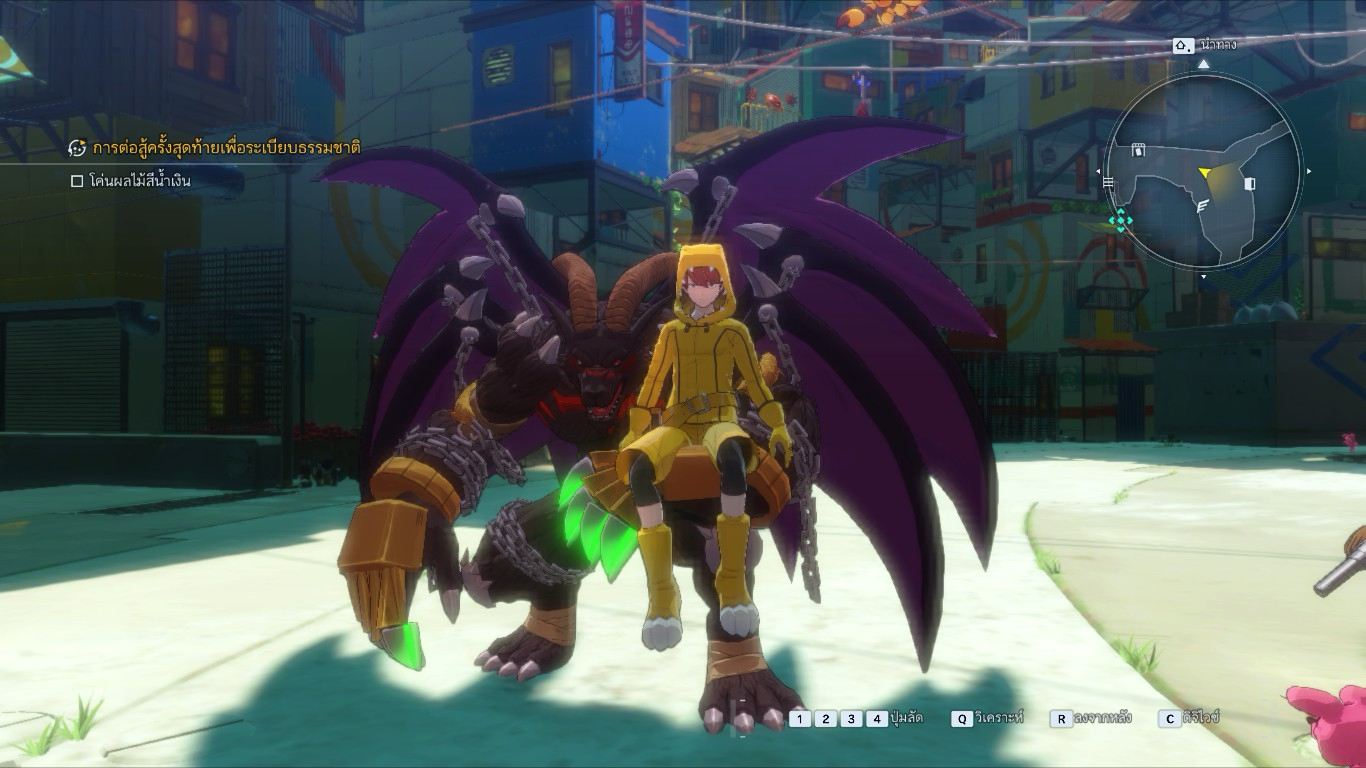Viewport: 1366px width, 768px height.
Task: Select the shop stall marker on minimap
Action: [1137, 151]
